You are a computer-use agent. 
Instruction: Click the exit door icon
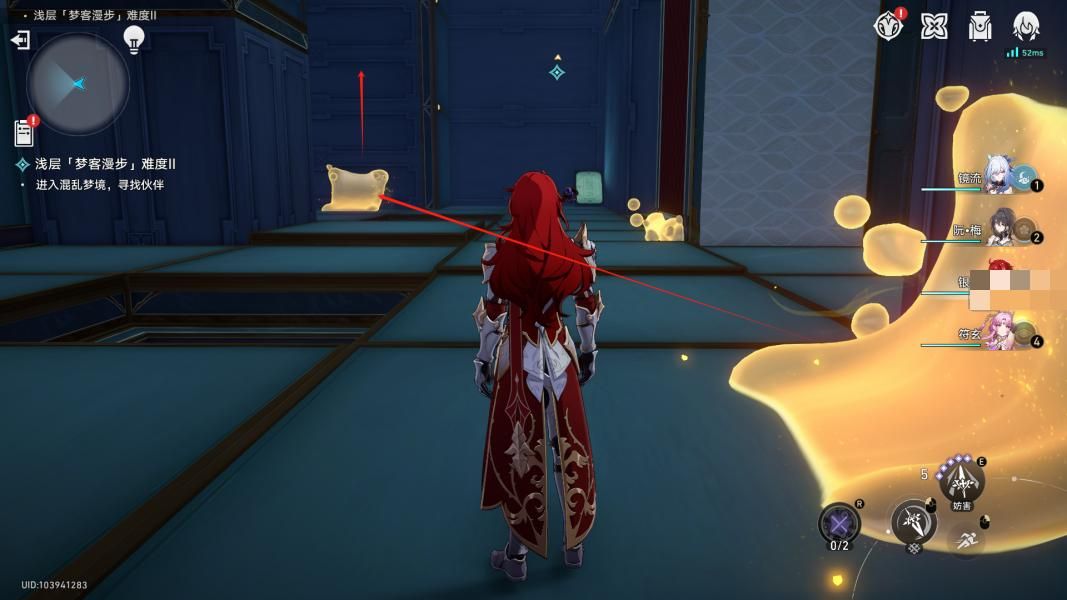20,40
